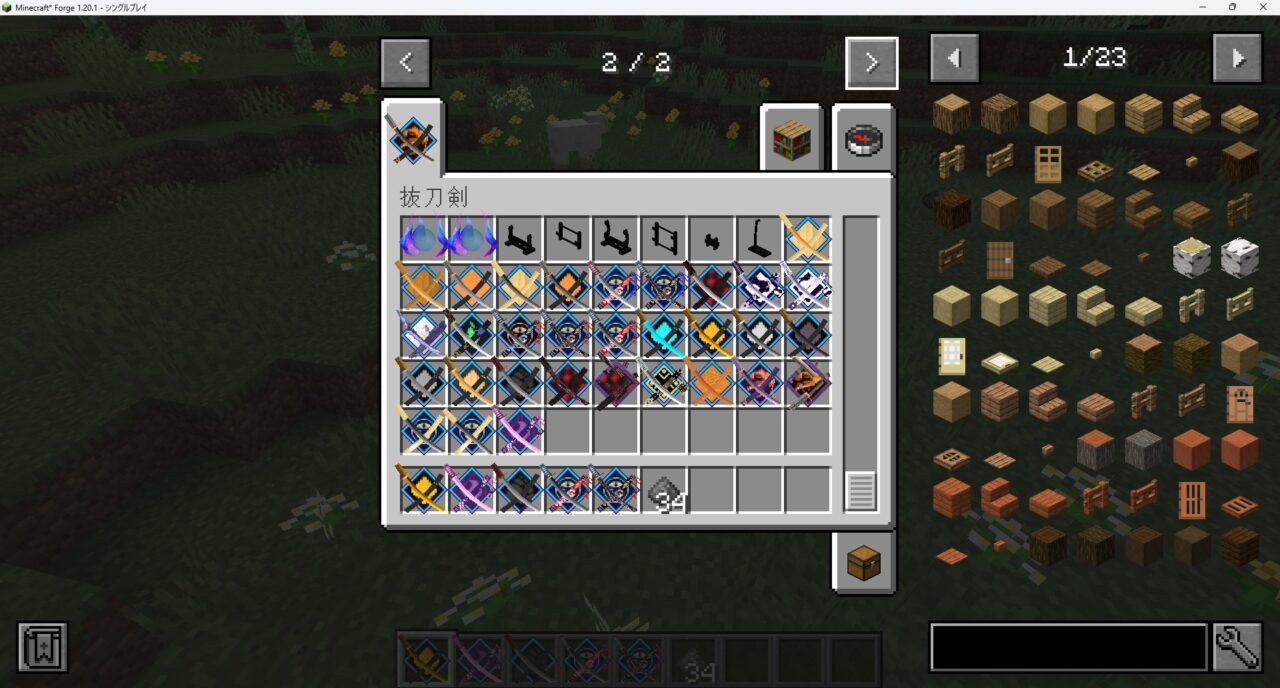Choose the pale birch door in item list
Screen dimensions: 1280x688
[x=951, y=355]
